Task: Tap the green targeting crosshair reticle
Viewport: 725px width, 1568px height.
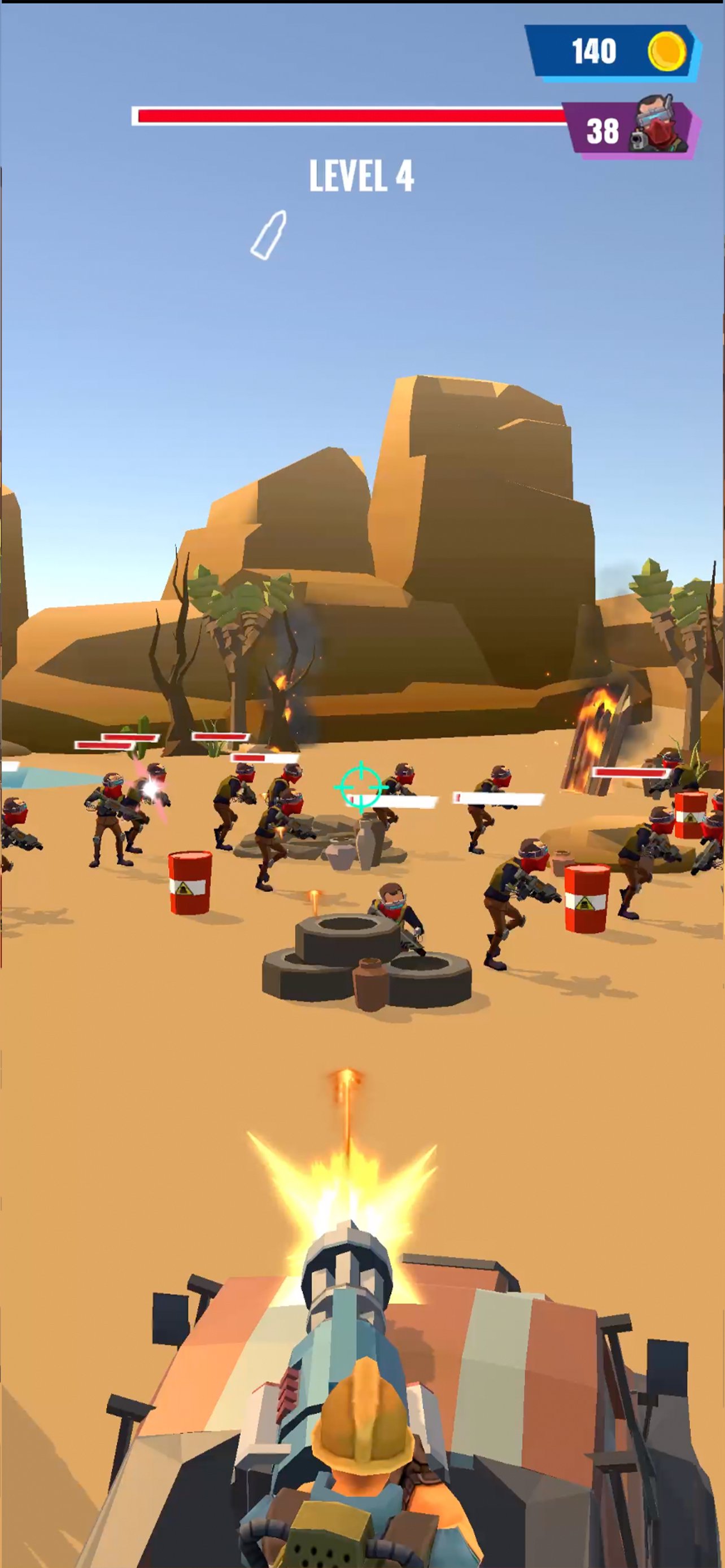Action: (360, 786)
